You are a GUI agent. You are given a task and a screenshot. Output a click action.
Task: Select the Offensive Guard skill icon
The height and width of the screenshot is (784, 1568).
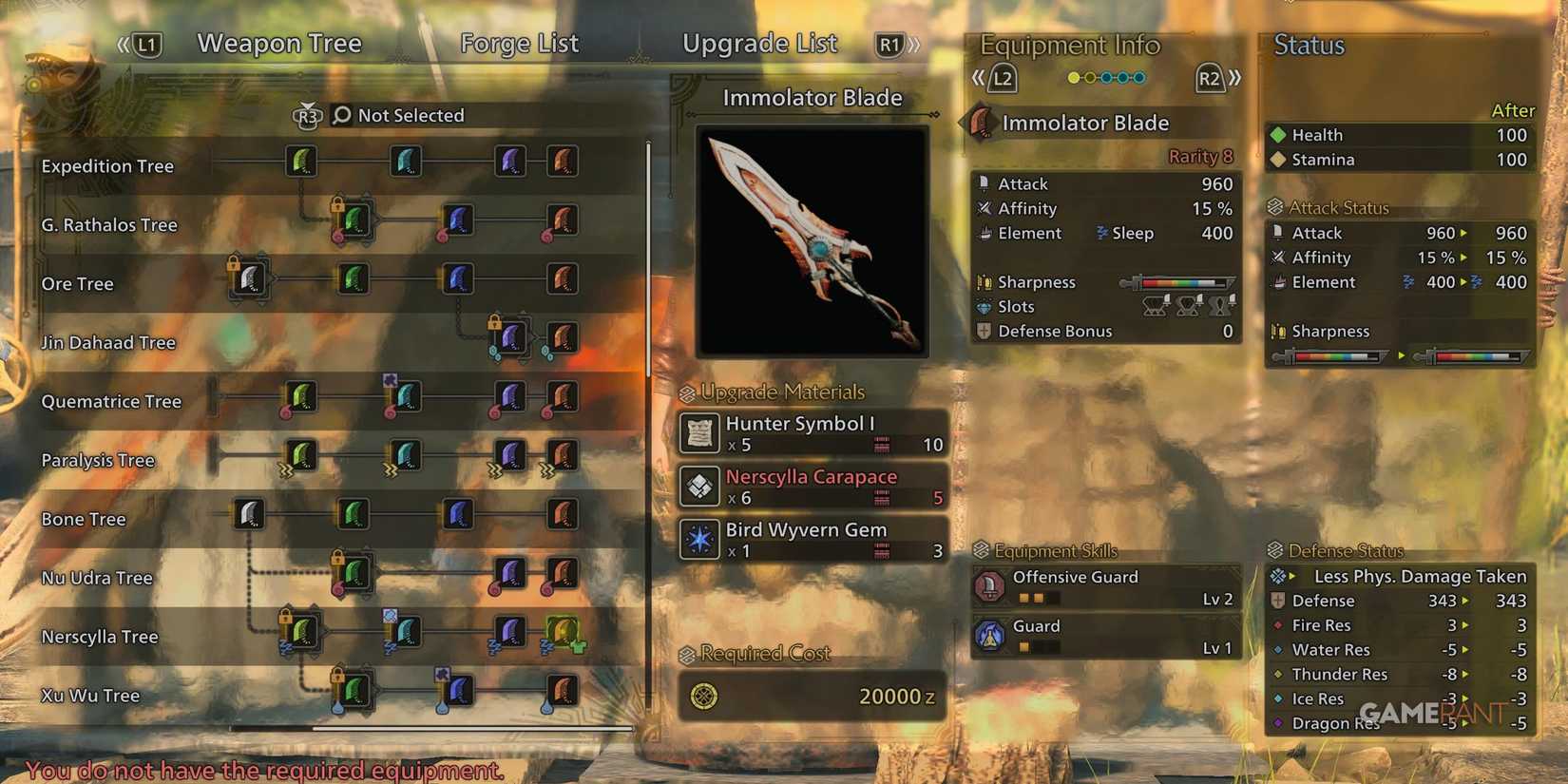pos(989,586)
